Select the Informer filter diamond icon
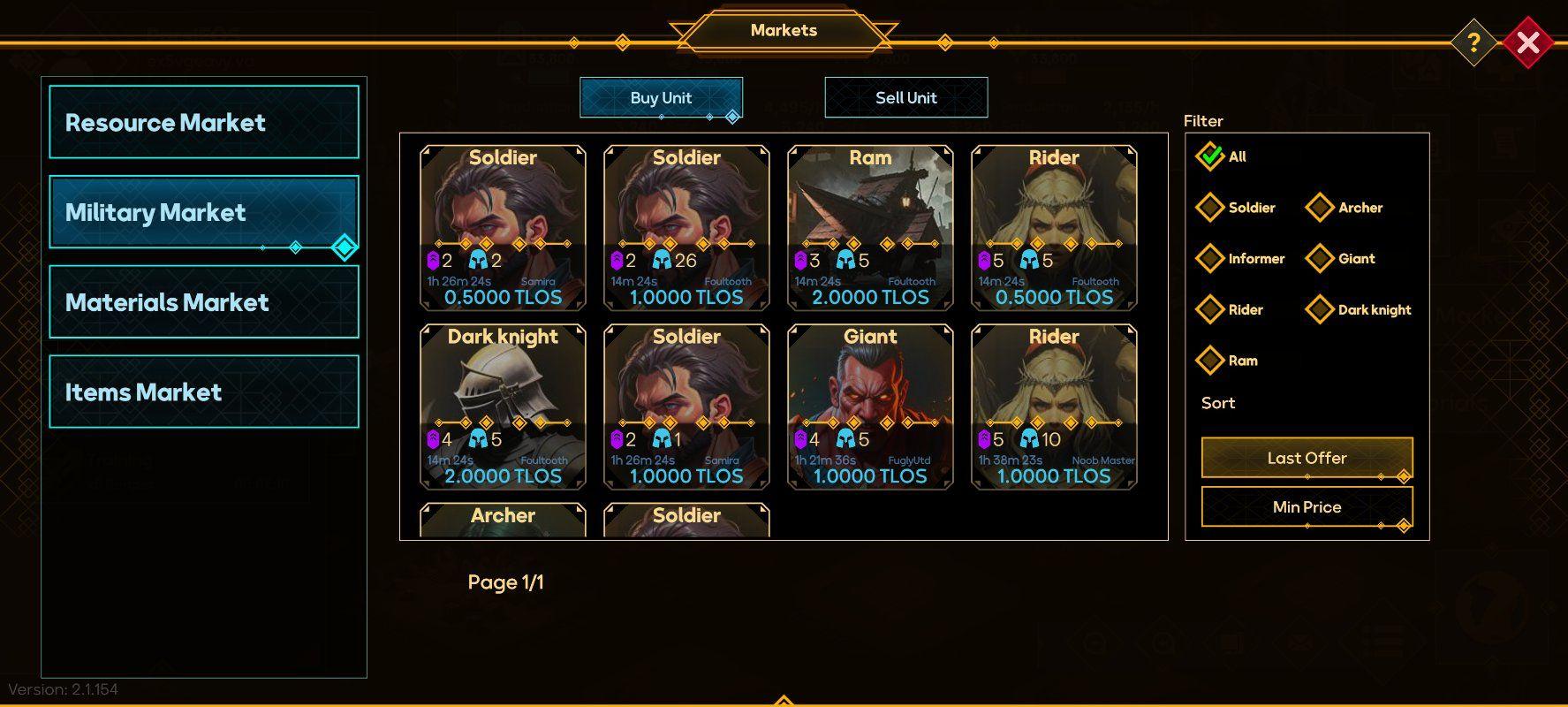Screen dimensions: 1568x707 click(1211, 258)
